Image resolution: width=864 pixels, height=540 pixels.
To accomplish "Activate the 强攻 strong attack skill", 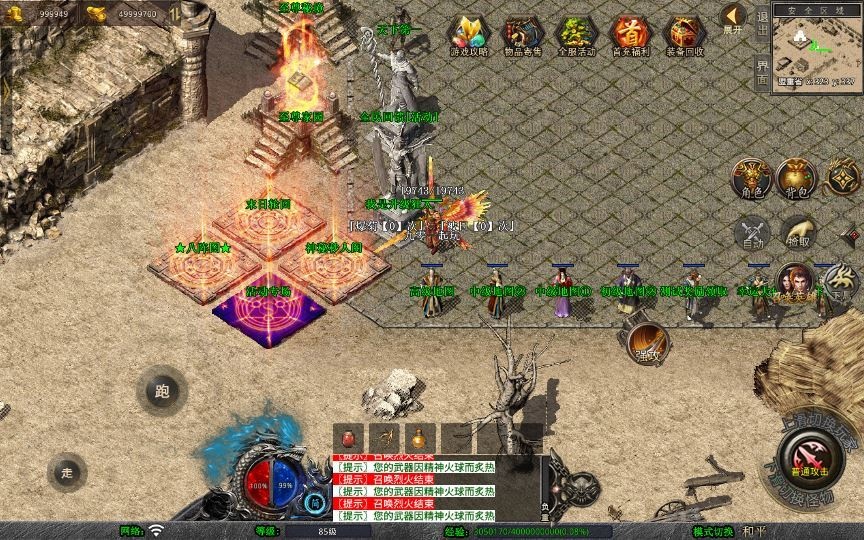I will pos(648,341).
